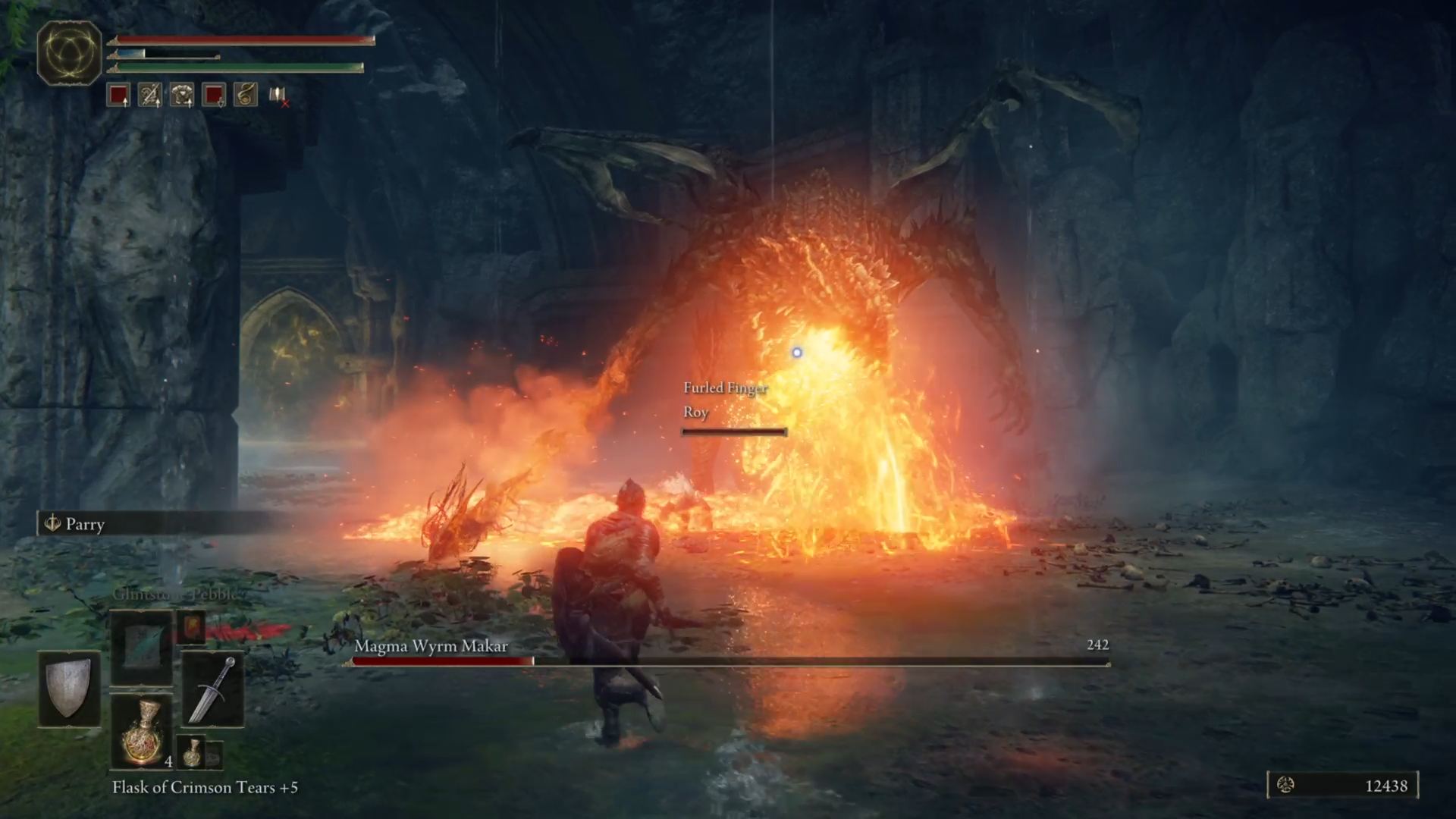
Task: Click the blue lock-on reticle marker
Action: [797, 352]
